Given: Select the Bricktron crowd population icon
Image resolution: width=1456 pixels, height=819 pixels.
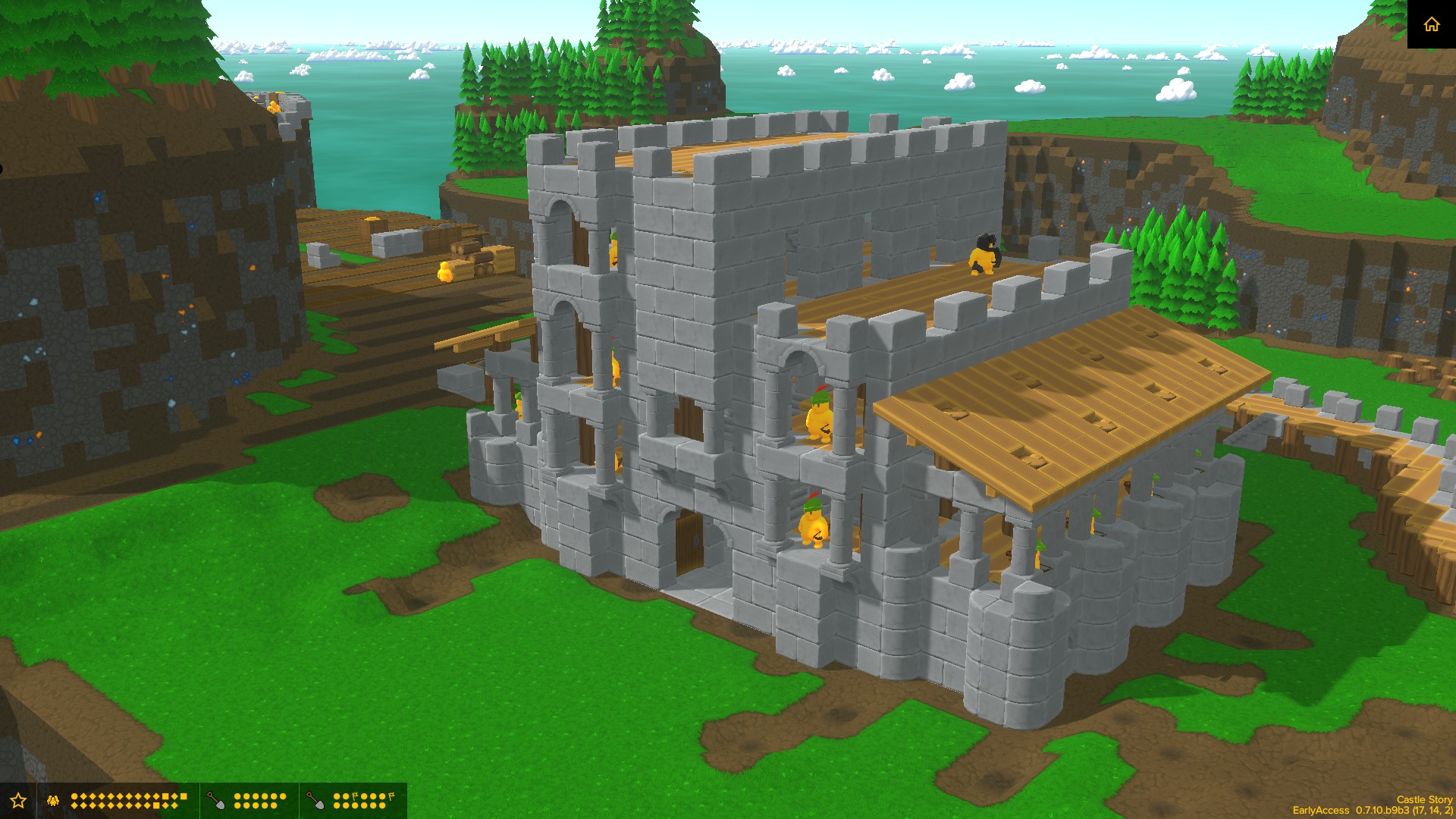Looking at the screenshot, I should point(52,800).
